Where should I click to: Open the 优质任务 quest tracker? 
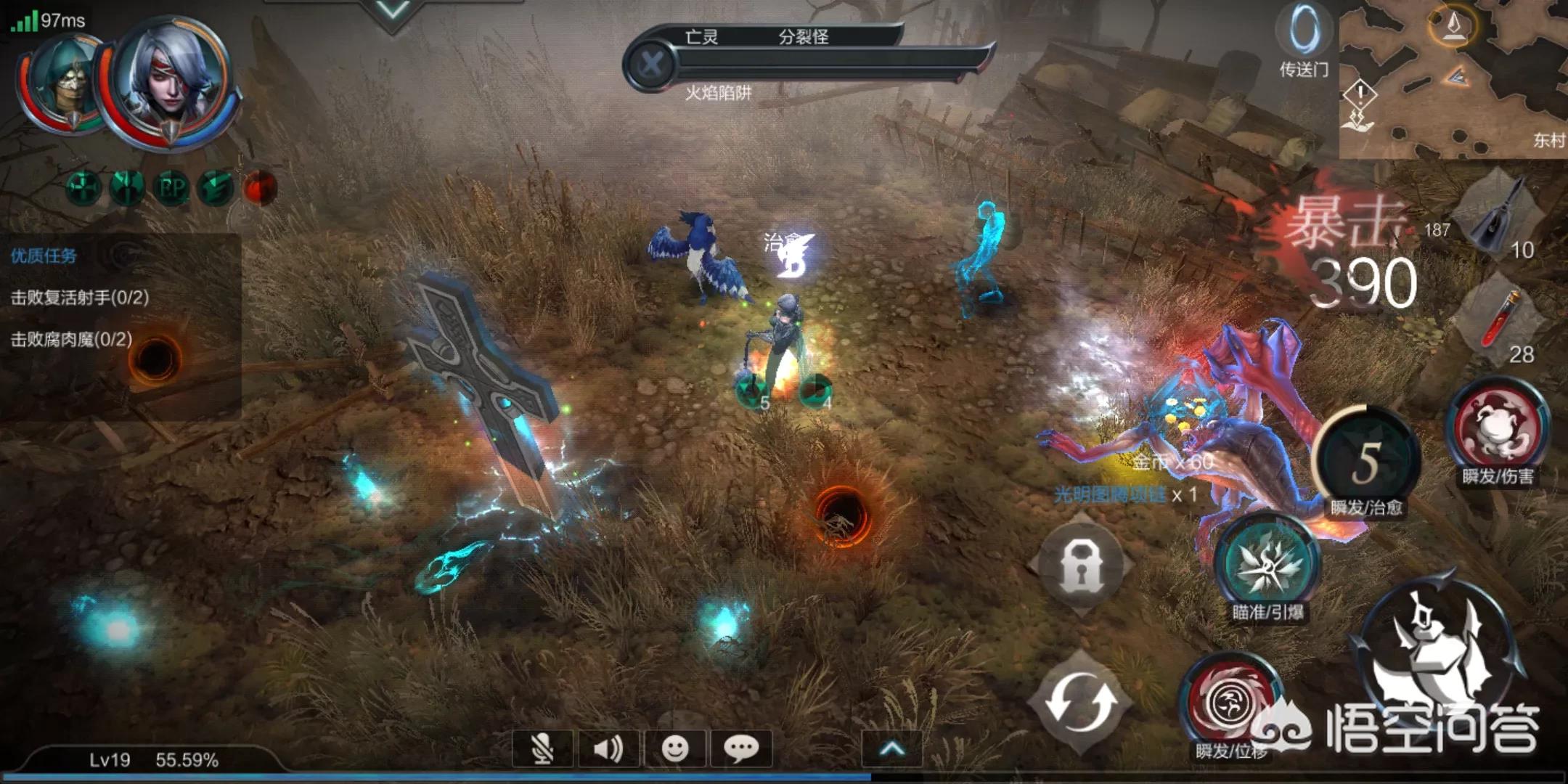44,256
